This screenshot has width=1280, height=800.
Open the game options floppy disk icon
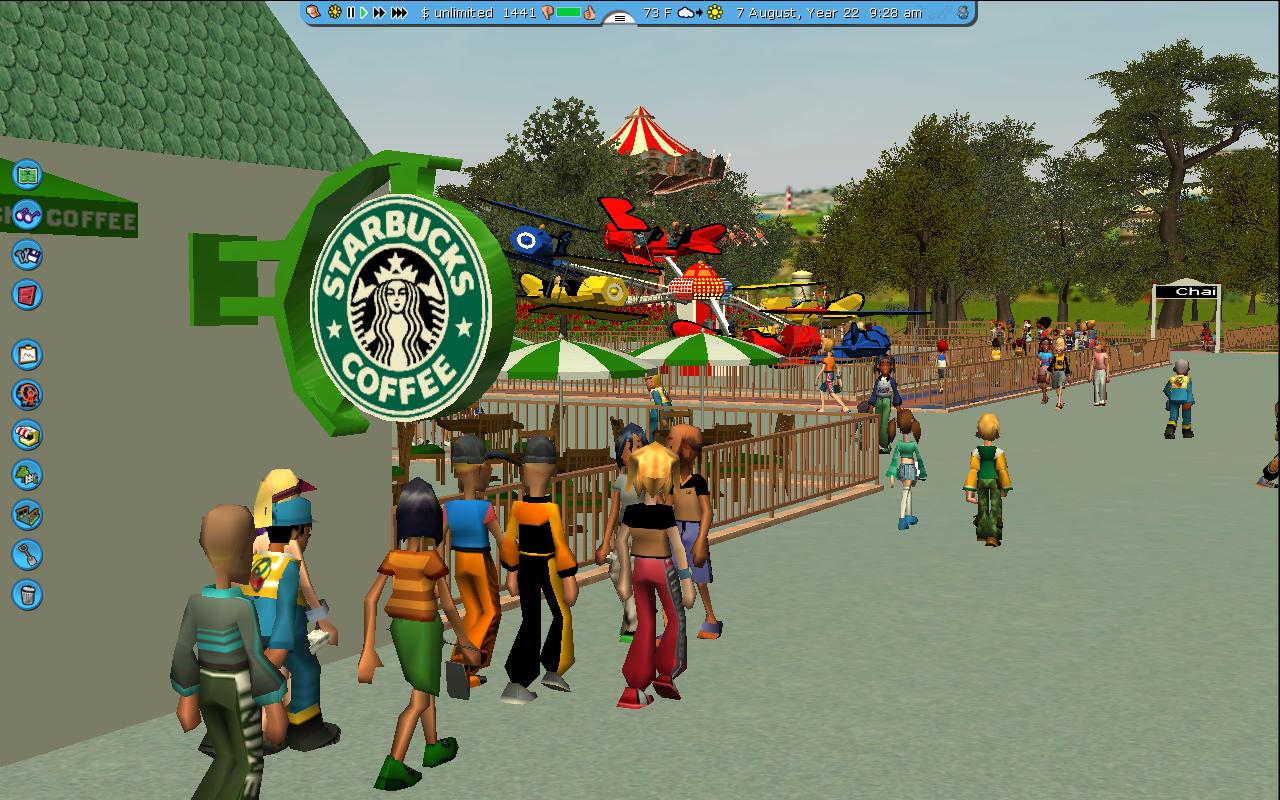27,254
